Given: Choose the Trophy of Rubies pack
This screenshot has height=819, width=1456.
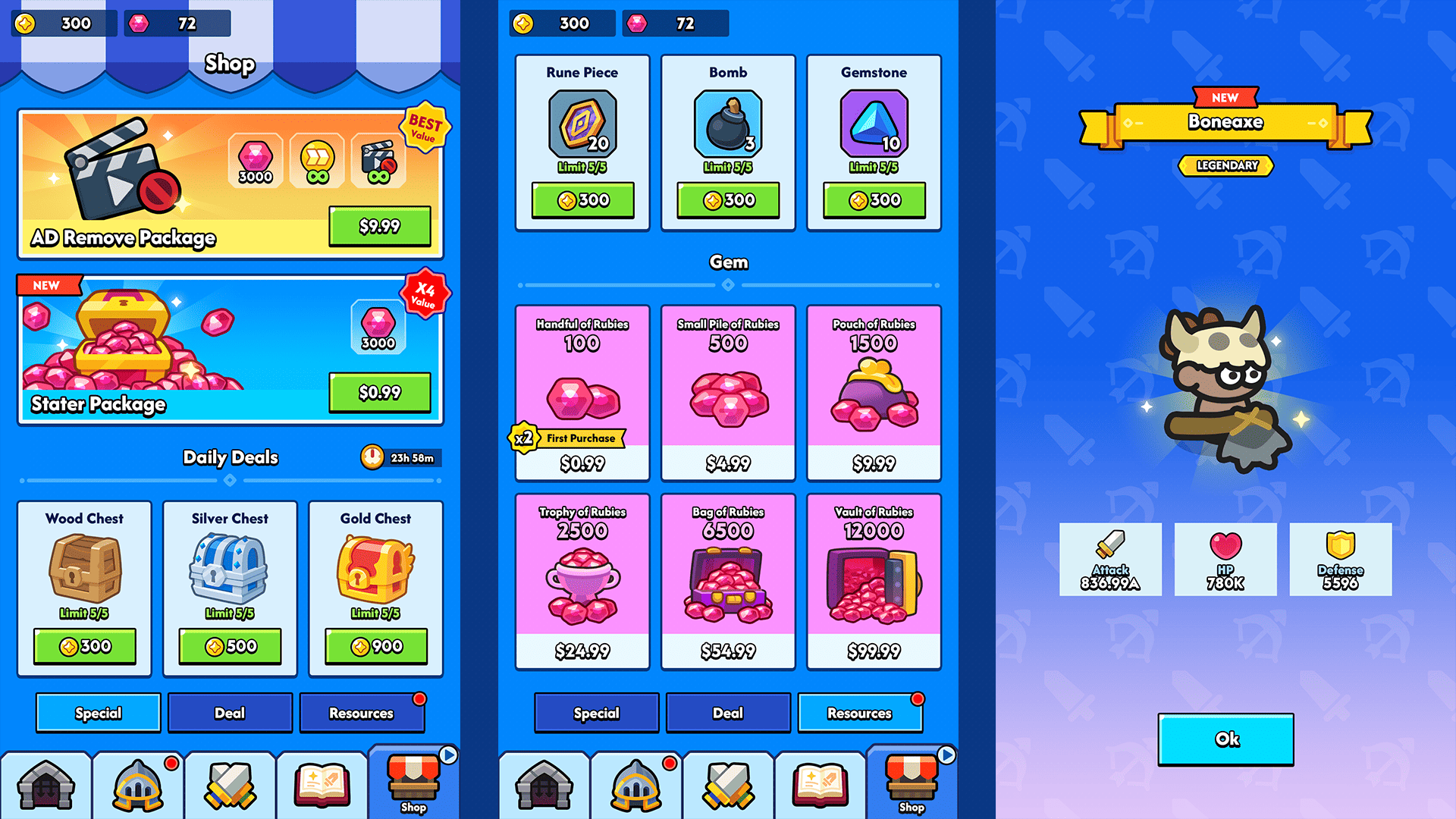Looking at the screenshot, I should click(582, 581).
